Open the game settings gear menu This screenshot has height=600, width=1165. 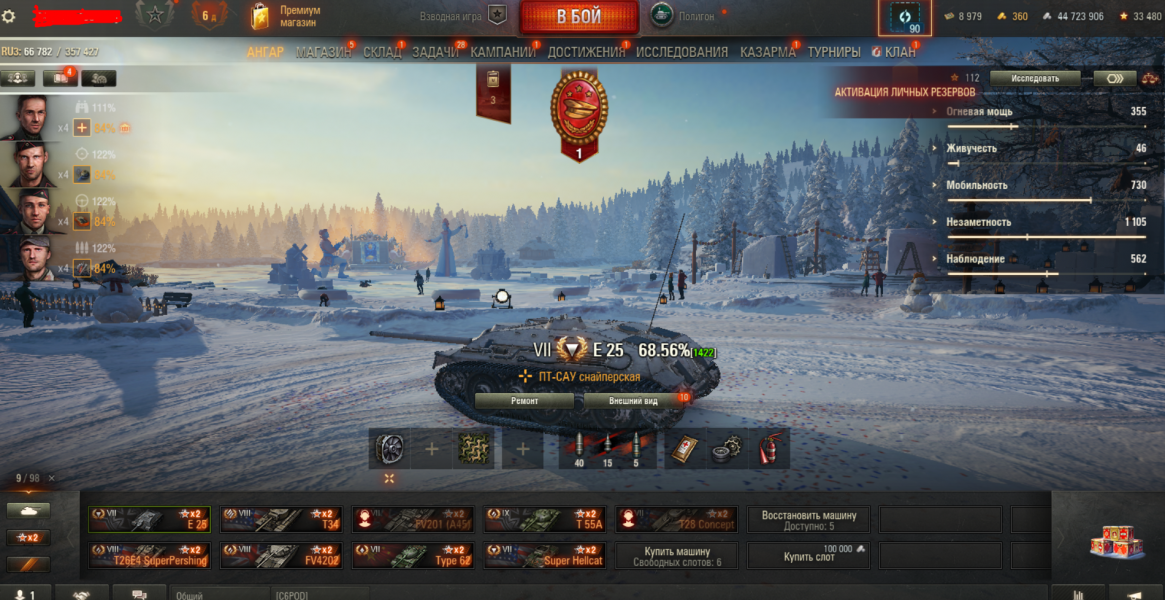10,16
